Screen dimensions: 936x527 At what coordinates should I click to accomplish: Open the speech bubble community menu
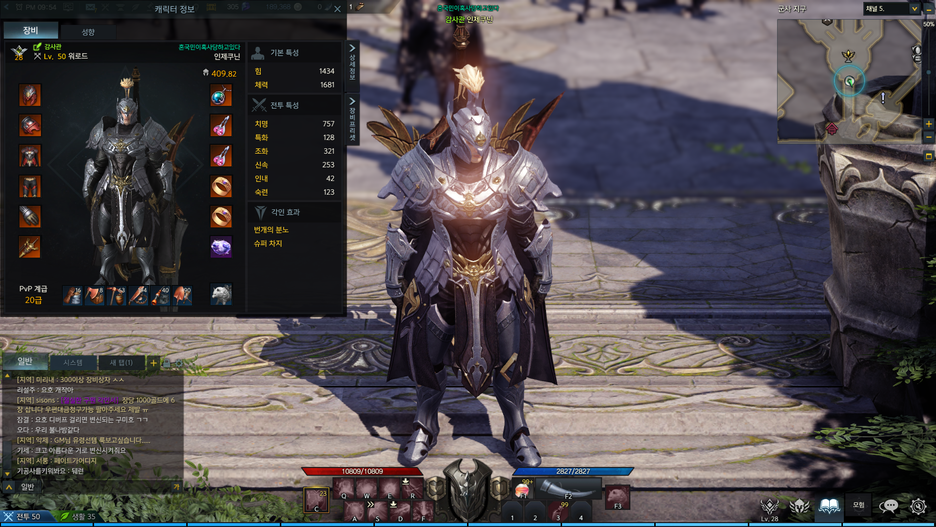pyautogui.click(x=888, y=507)
